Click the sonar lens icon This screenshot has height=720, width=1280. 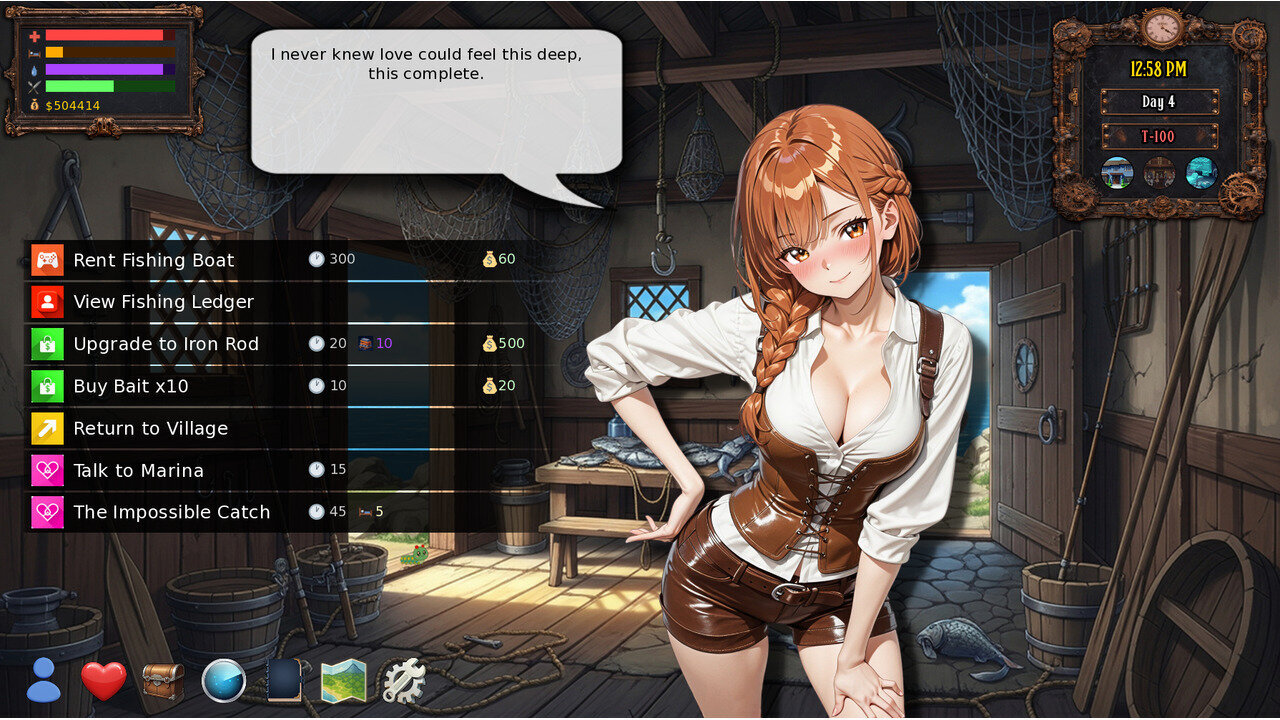coord(223,681)
